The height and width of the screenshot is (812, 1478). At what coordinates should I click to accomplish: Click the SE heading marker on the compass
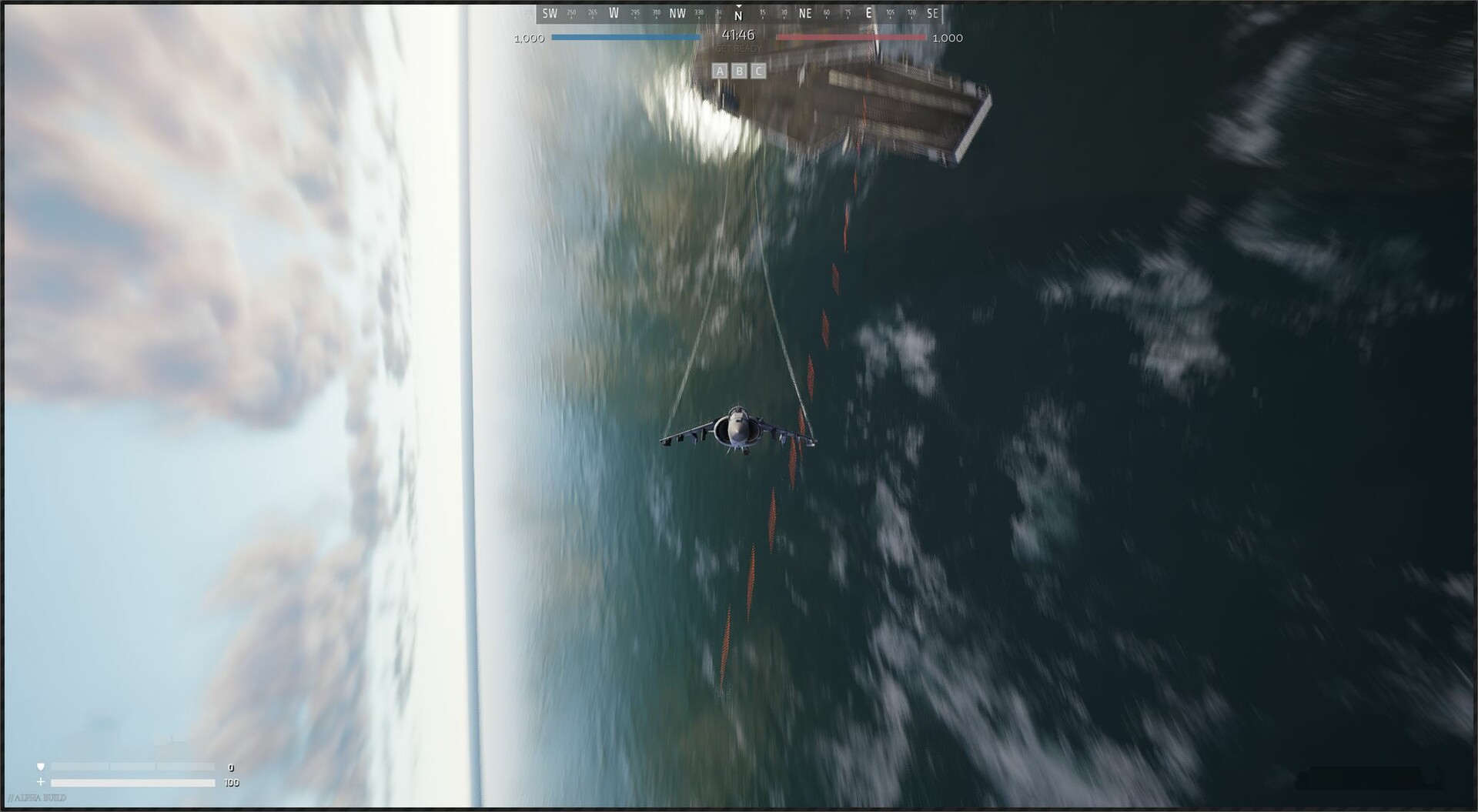pos(931,12)
